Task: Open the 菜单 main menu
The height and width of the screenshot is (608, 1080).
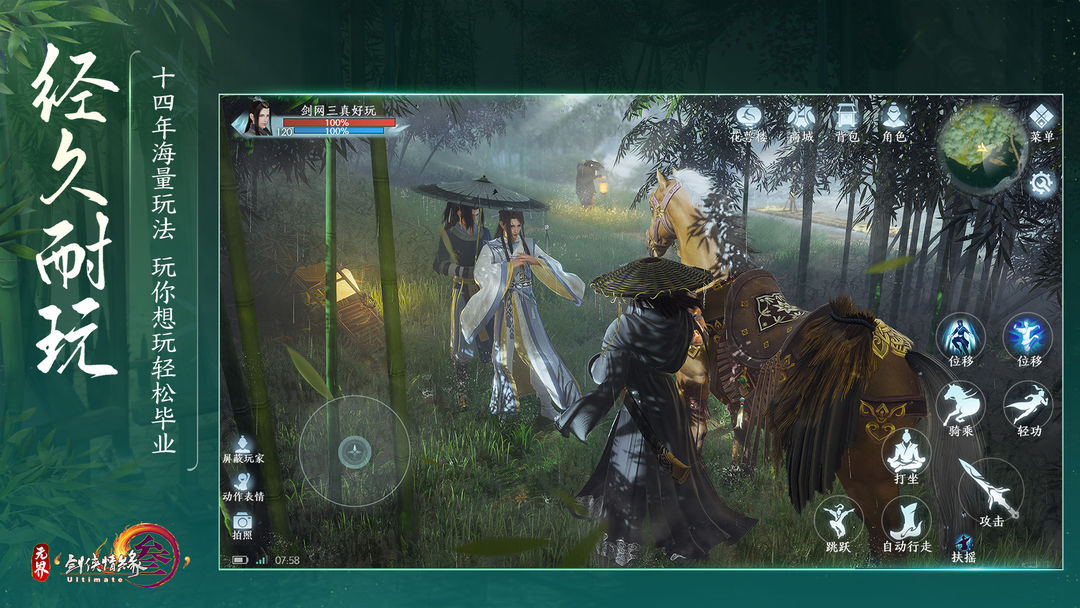Action: click(x=1042, y=118)
